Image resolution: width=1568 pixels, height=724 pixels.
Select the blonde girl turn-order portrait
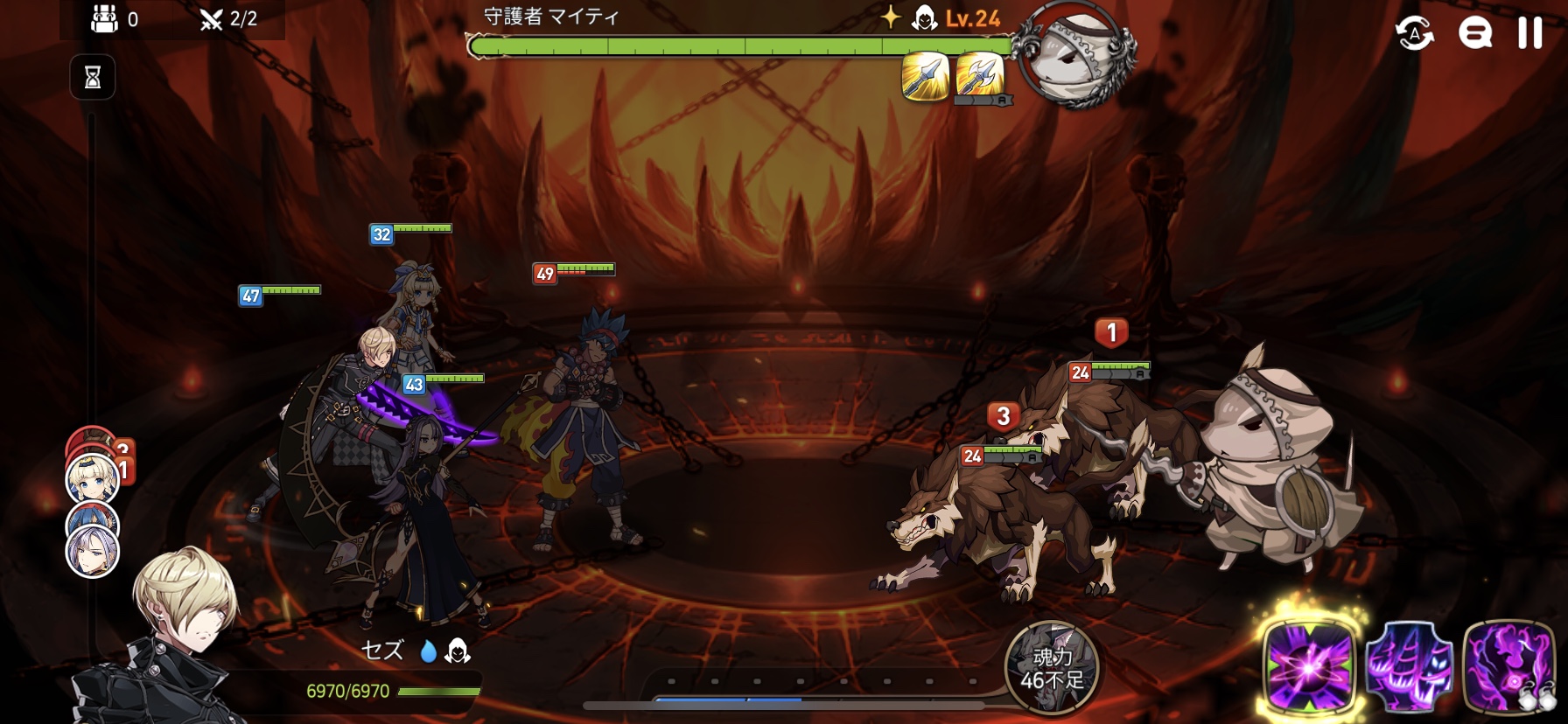91,478
